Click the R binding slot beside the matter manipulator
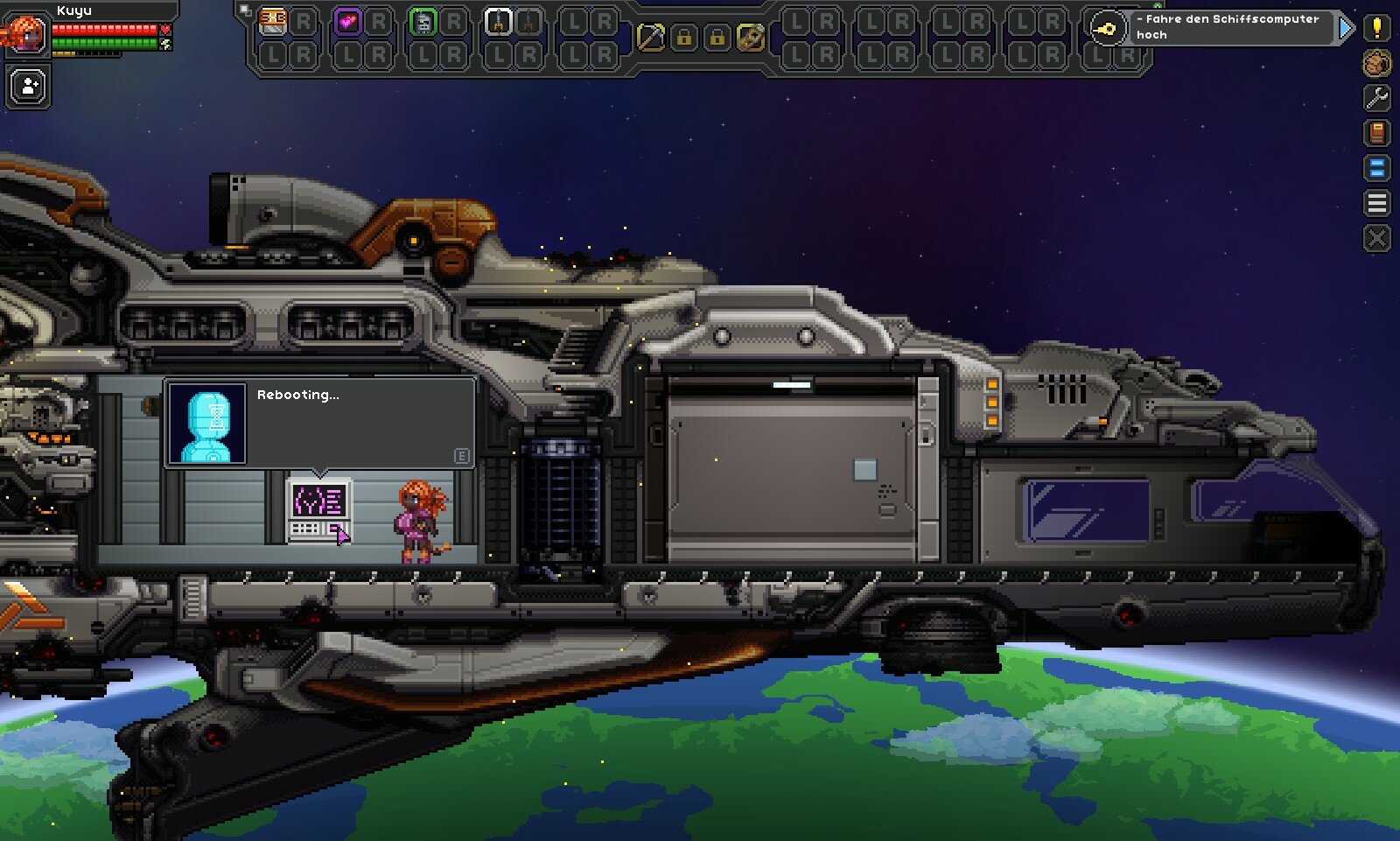This screenshot has width=1400, height=841. coord(302,19)
